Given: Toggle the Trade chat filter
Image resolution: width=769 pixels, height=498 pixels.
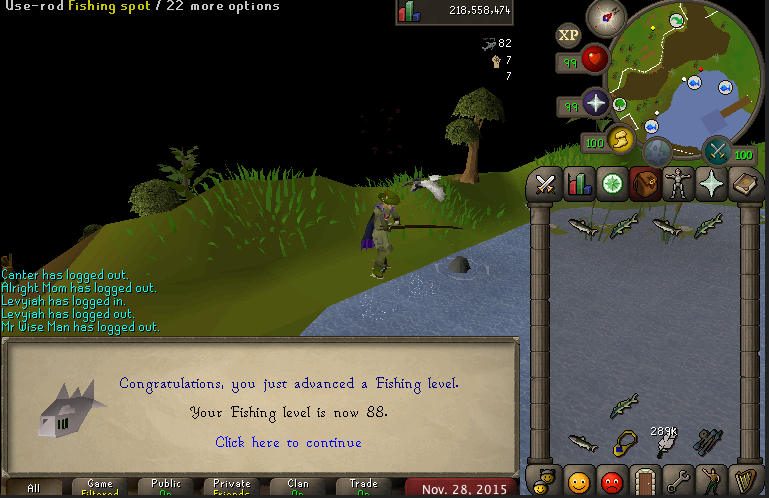Looking at the screenshot, I should (x=364, y=488).
